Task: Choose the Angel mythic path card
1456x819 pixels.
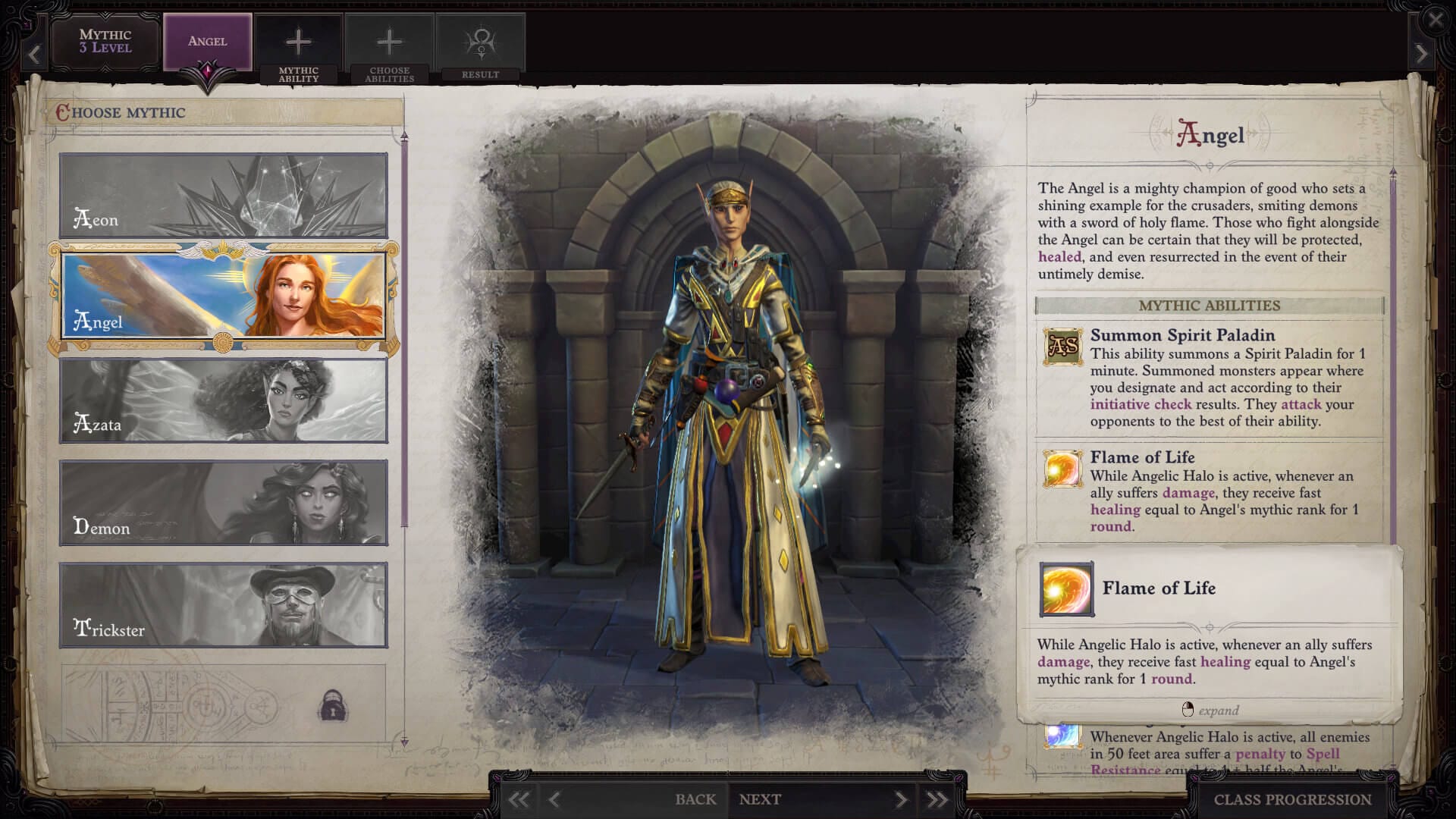Action: [x=224, y=297]
